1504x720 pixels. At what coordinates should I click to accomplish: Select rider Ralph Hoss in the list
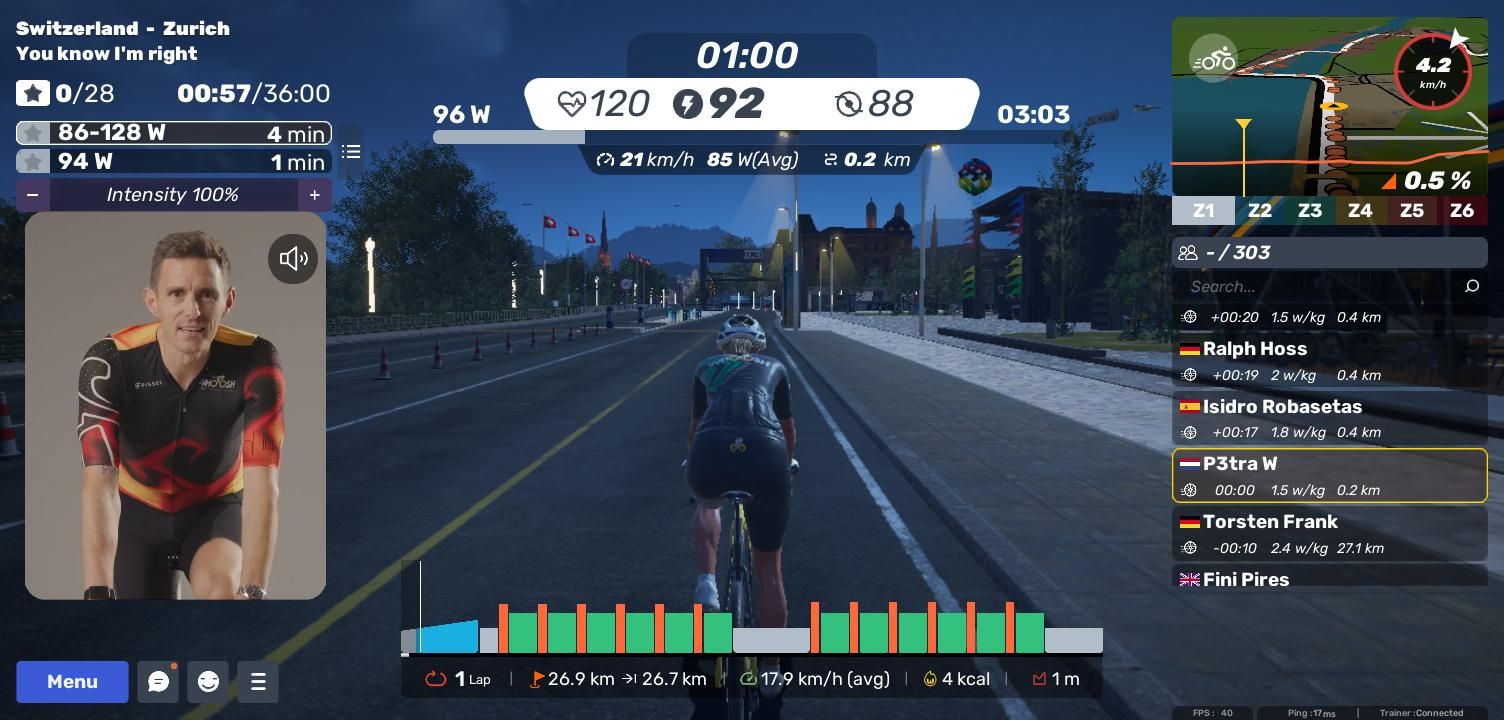(1329, 361)
